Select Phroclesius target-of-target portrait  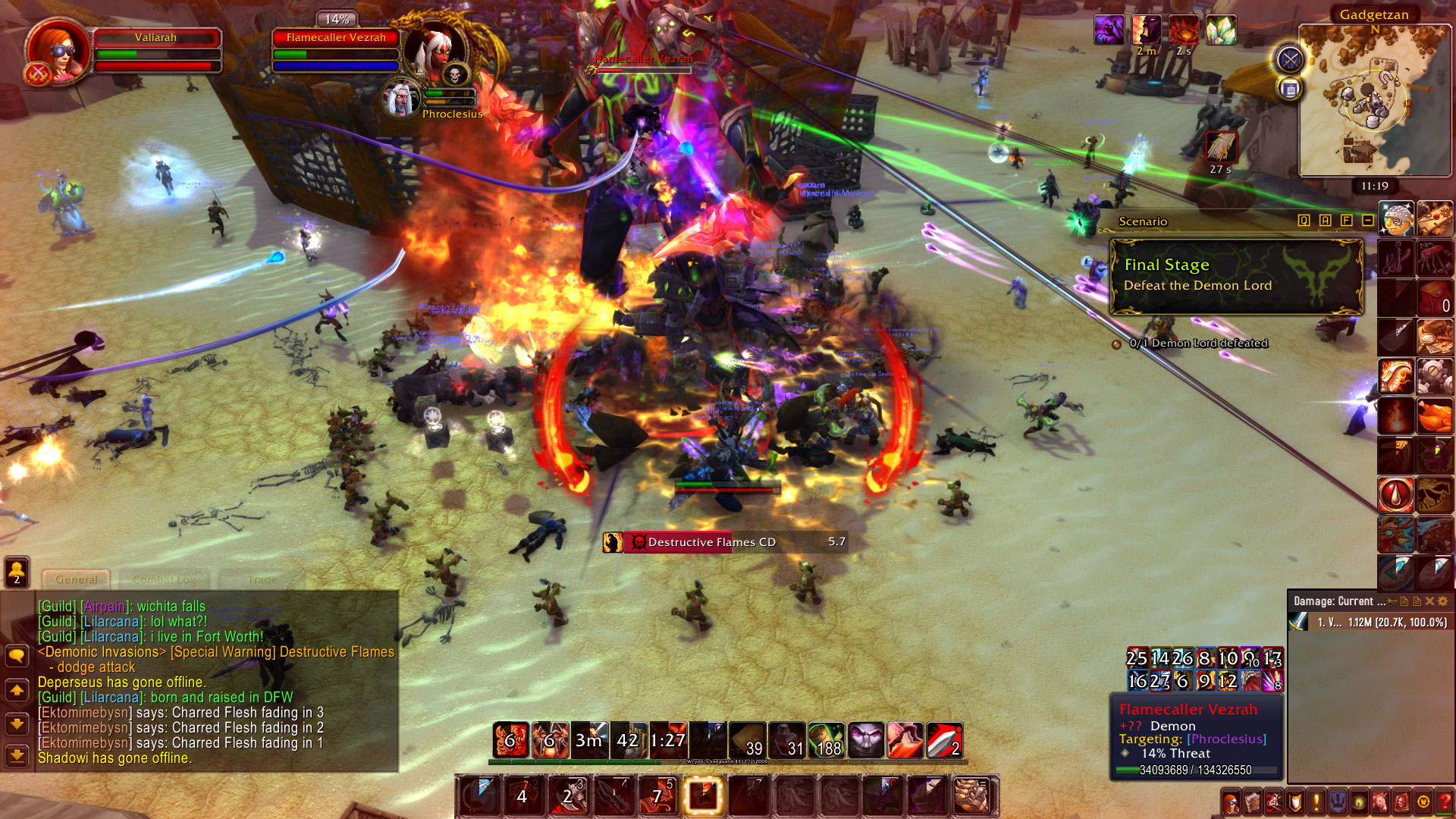click(x=400, y=99)
